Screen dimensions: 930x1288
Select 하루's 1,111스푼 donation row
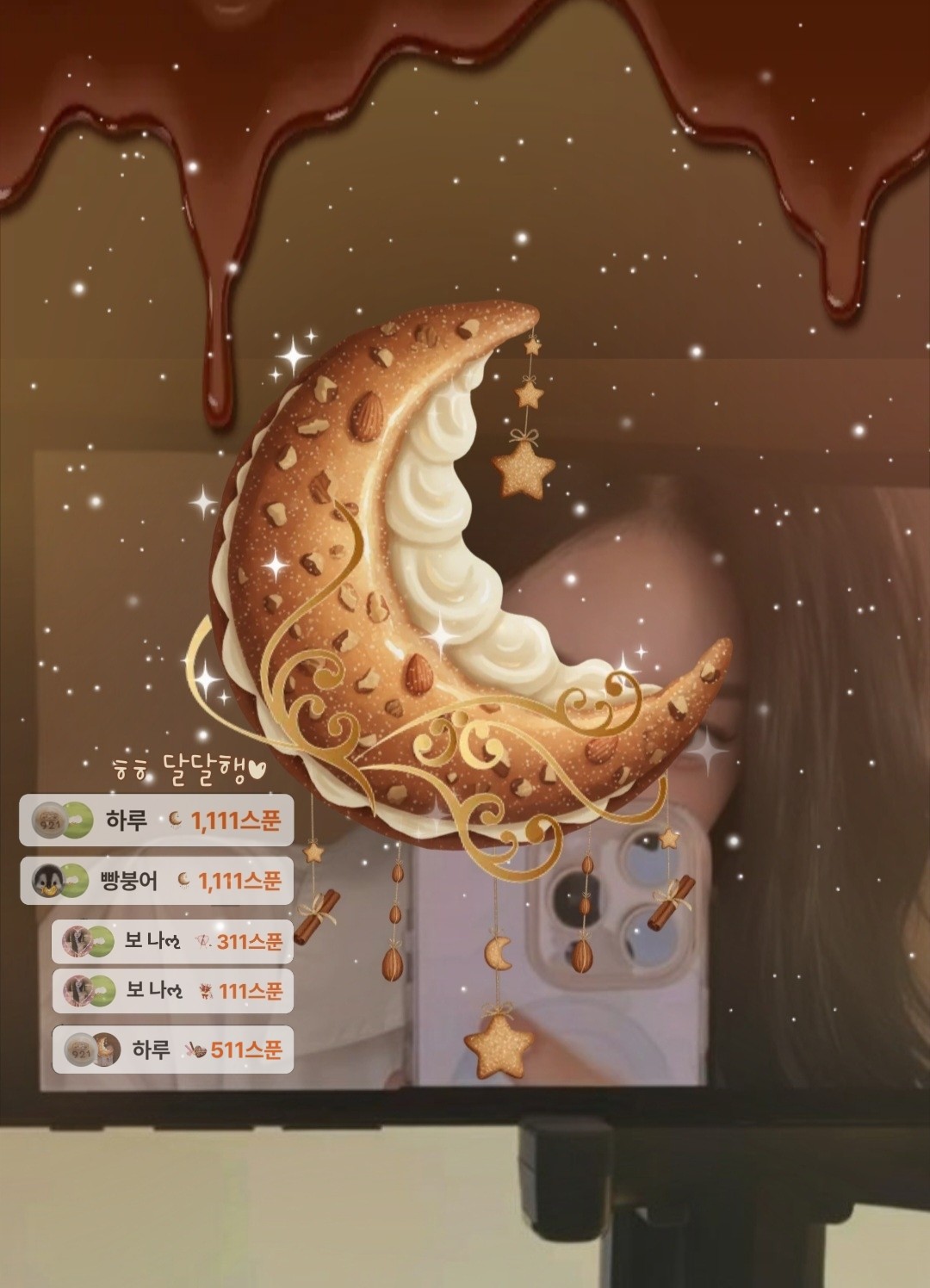coord(156,820)
